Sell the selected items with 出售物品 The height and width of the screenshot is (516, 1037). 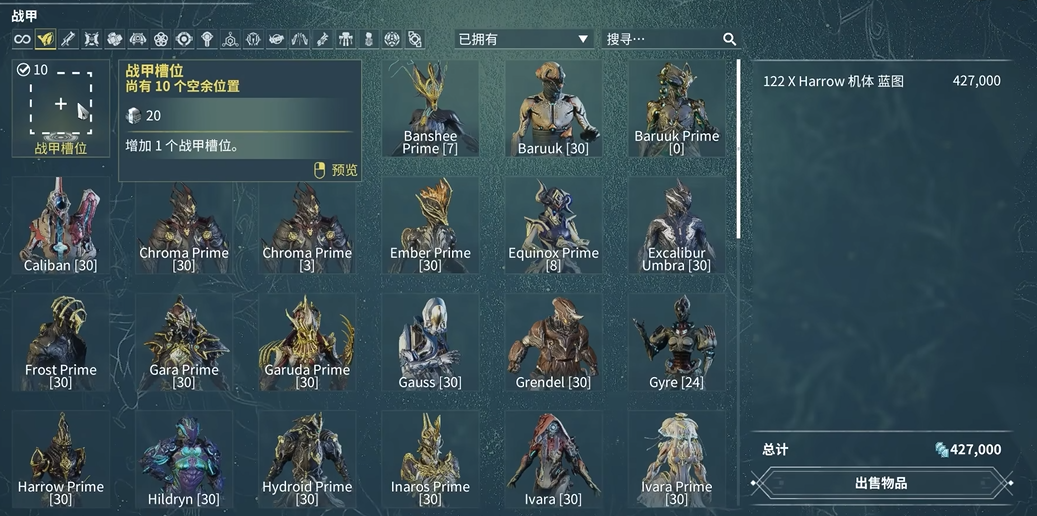click(x=880, y=483)
